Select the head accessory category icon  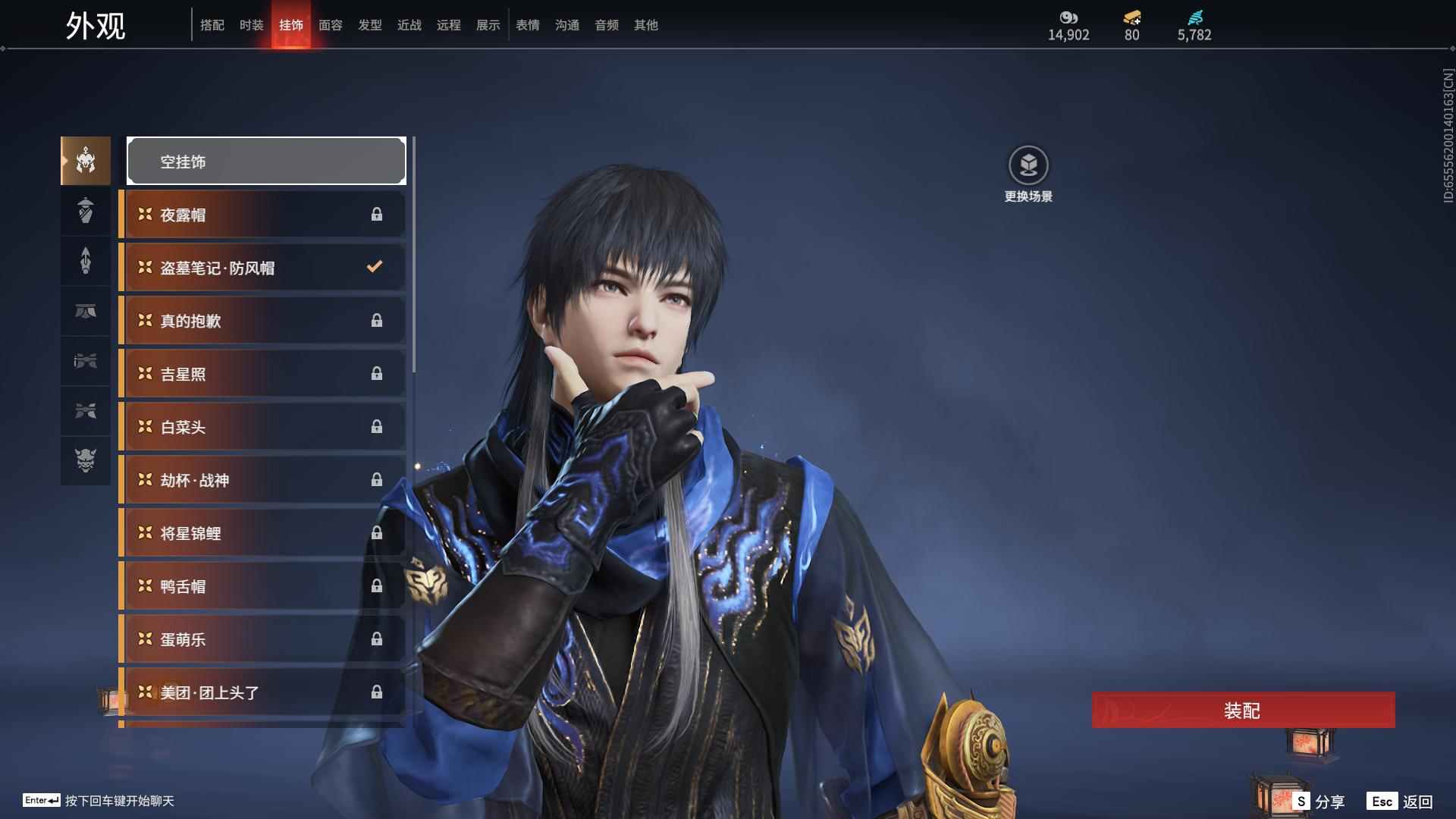pyautogui.click(x=85, y=160)
